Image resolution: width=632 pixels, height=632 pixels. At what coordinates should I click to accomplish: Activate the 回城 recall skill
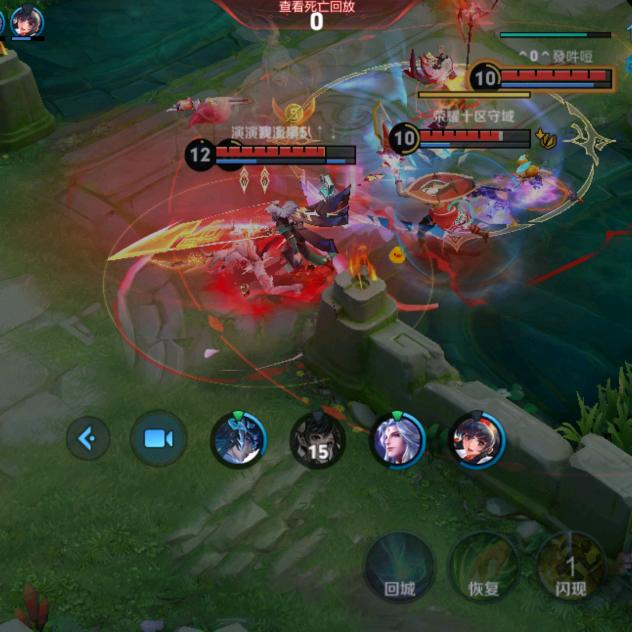(399, 565)
